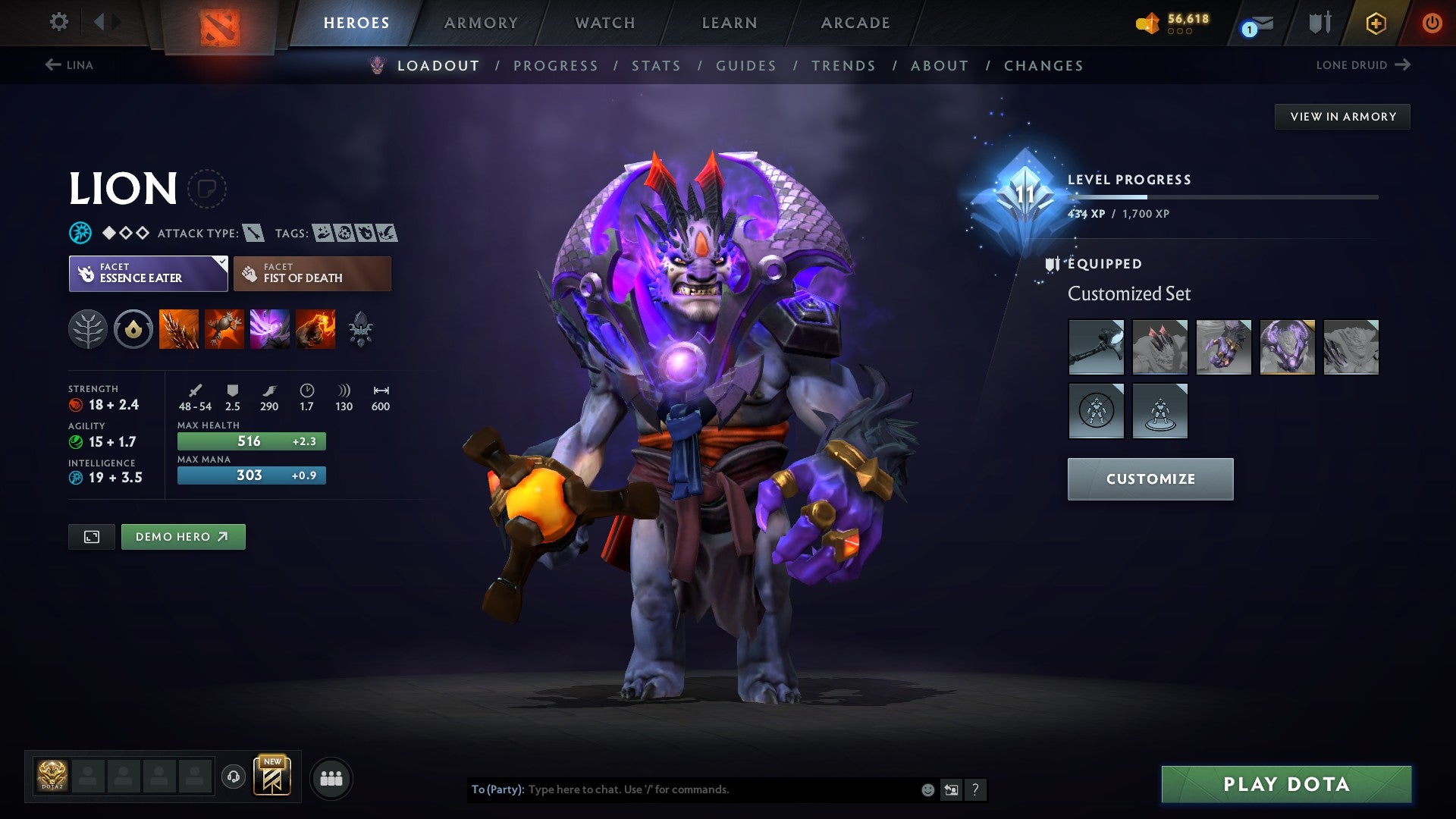Select the Essence Eater facet
The height and width of the screenshot is (819, 1456).
click(148, 273)
